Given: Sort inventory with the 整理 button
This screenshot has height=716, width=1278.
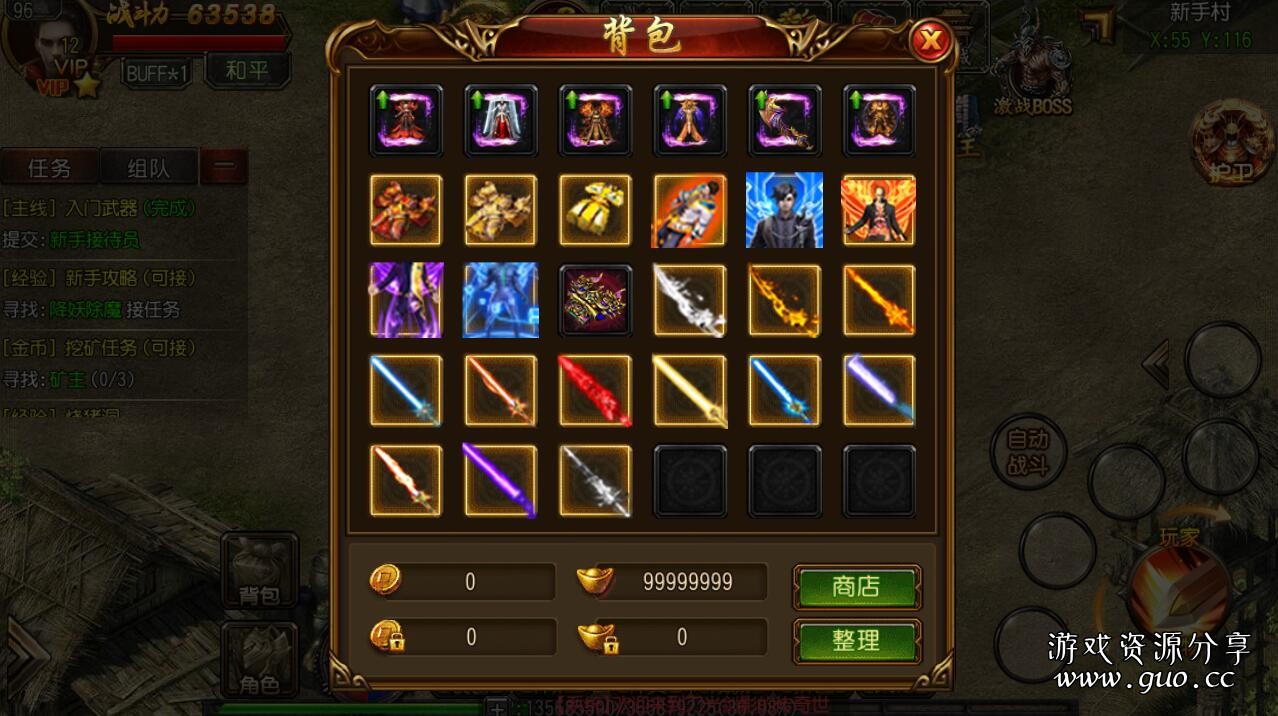Looking at the screenshot, I should coord(856,641).
